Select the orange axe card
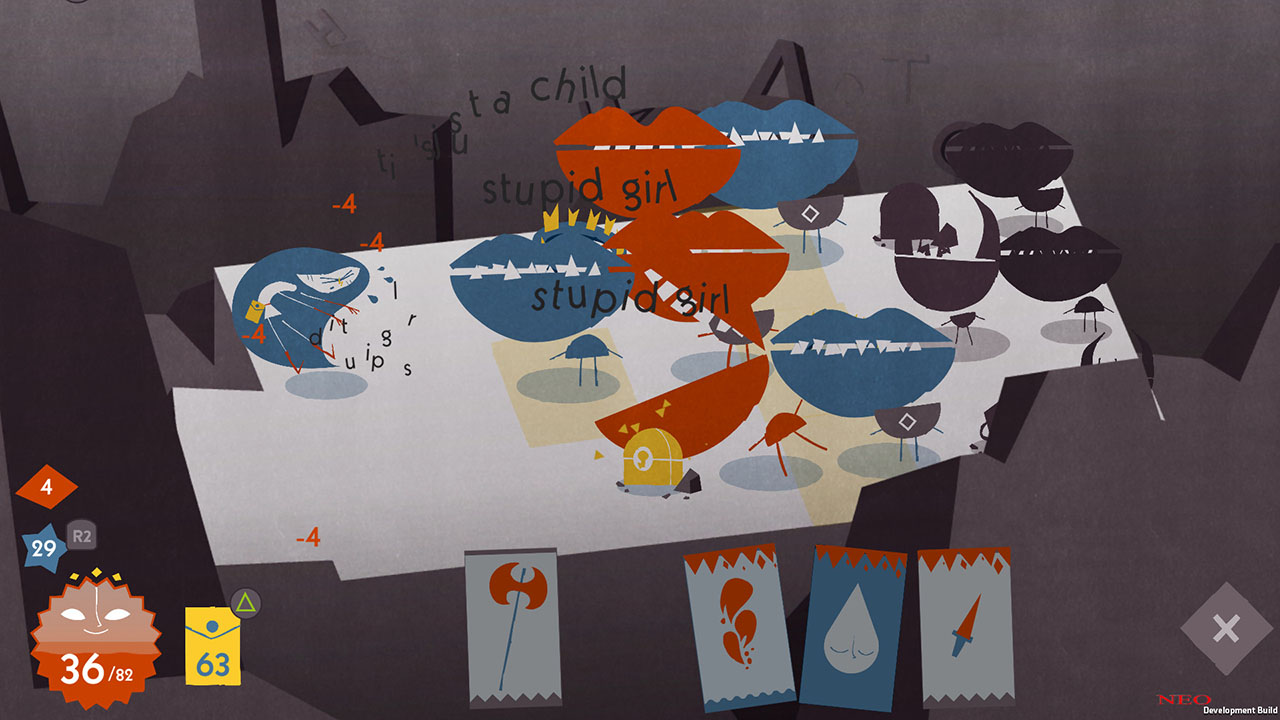 (512, 628)
